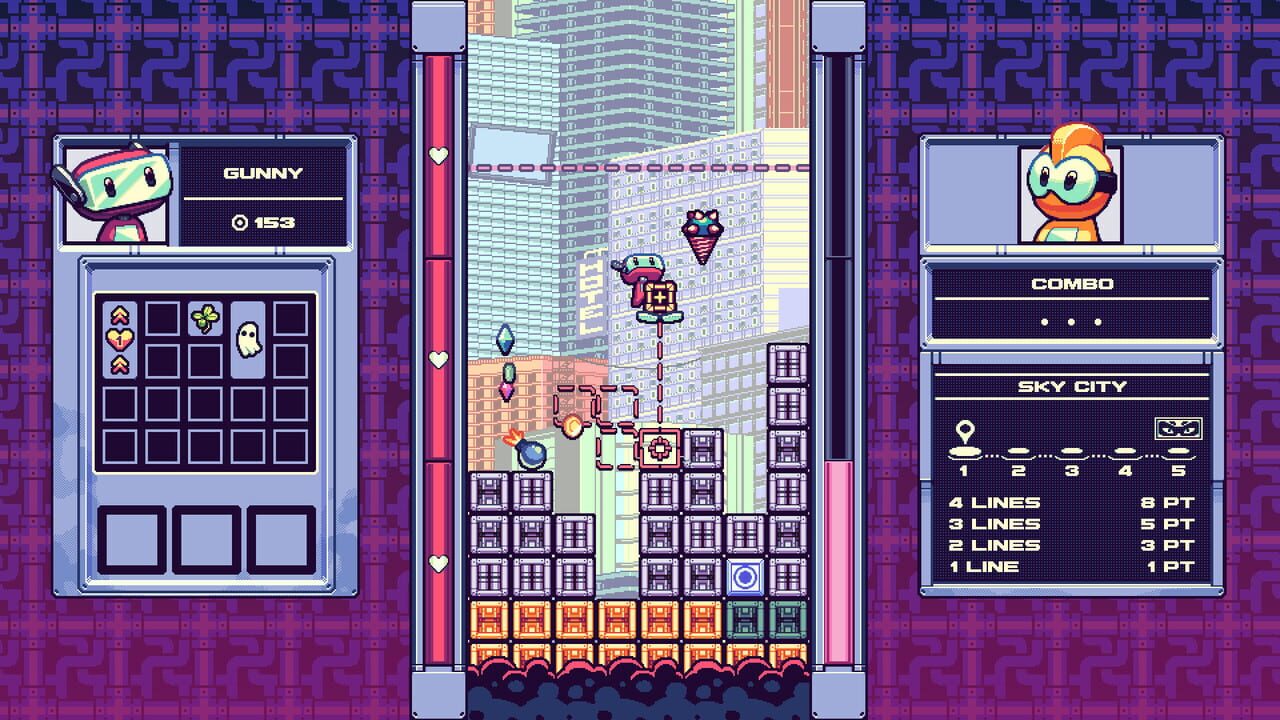The image size is (1280, 720).
Task: Click the heart upgrade item in the inventory
Action: [120, 338]
